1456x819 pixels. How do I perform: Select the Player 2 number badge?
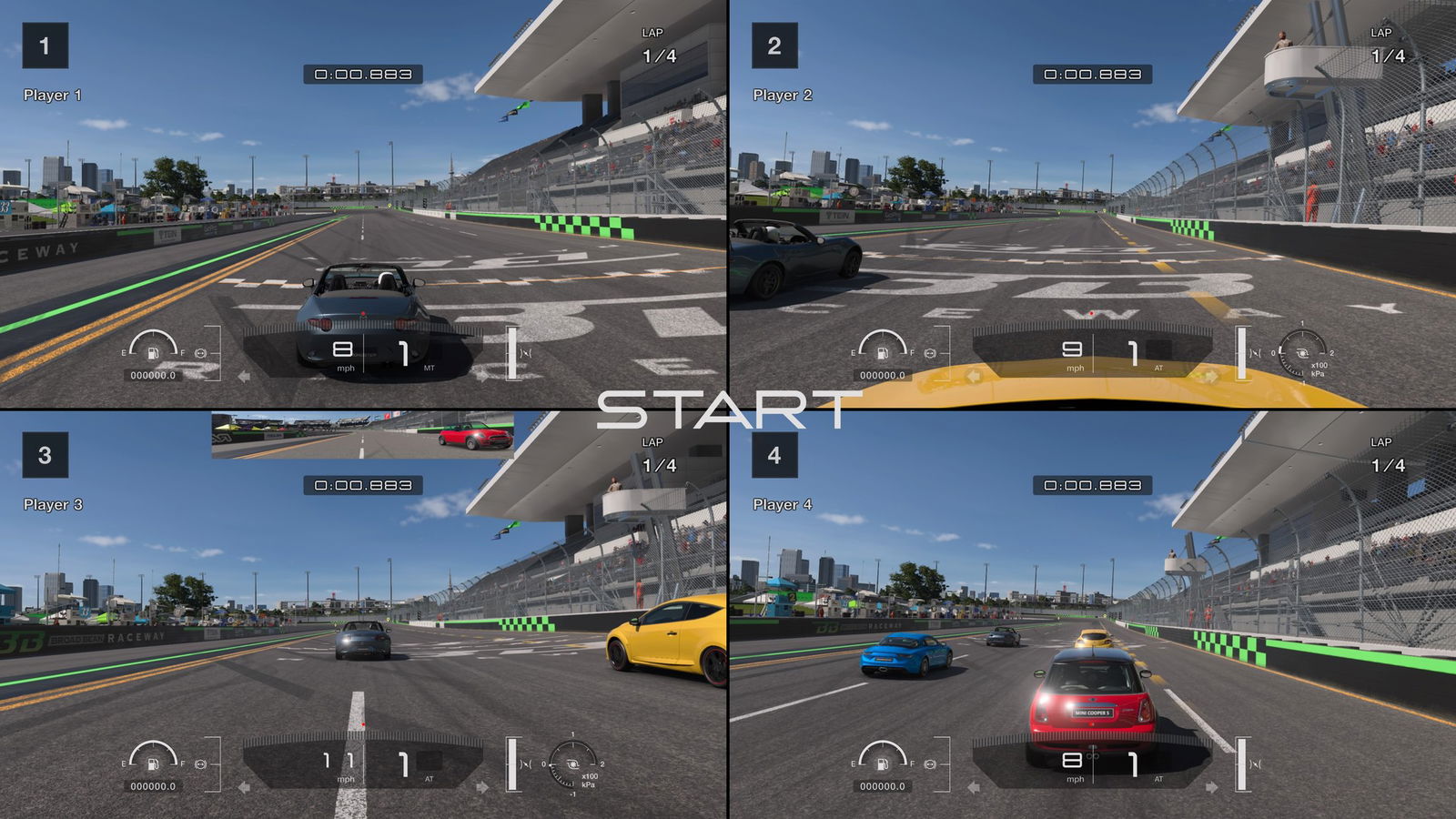coord(774,45)
